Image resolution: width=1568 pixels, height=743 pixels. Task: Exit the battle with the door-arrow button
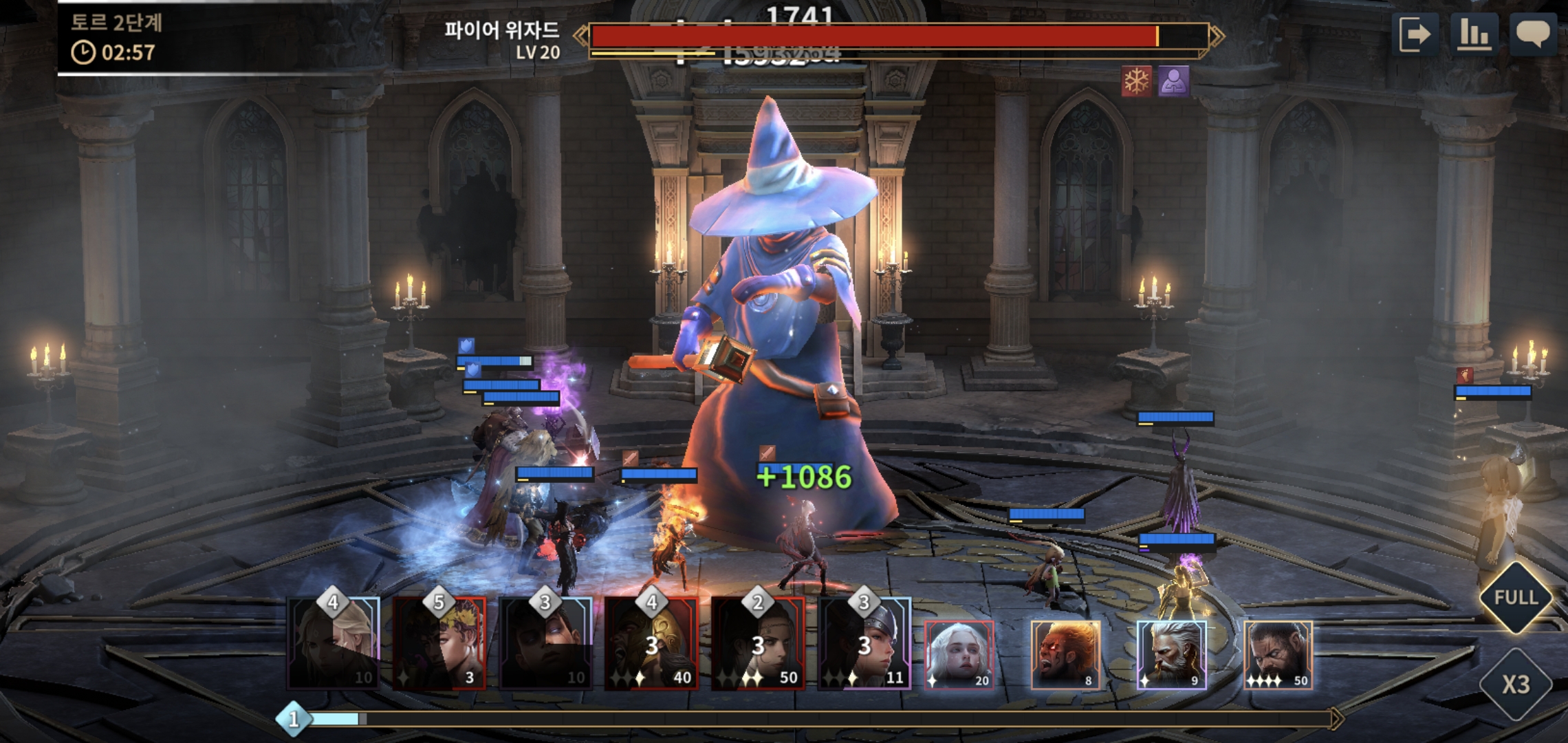[x=1415, y=34]
